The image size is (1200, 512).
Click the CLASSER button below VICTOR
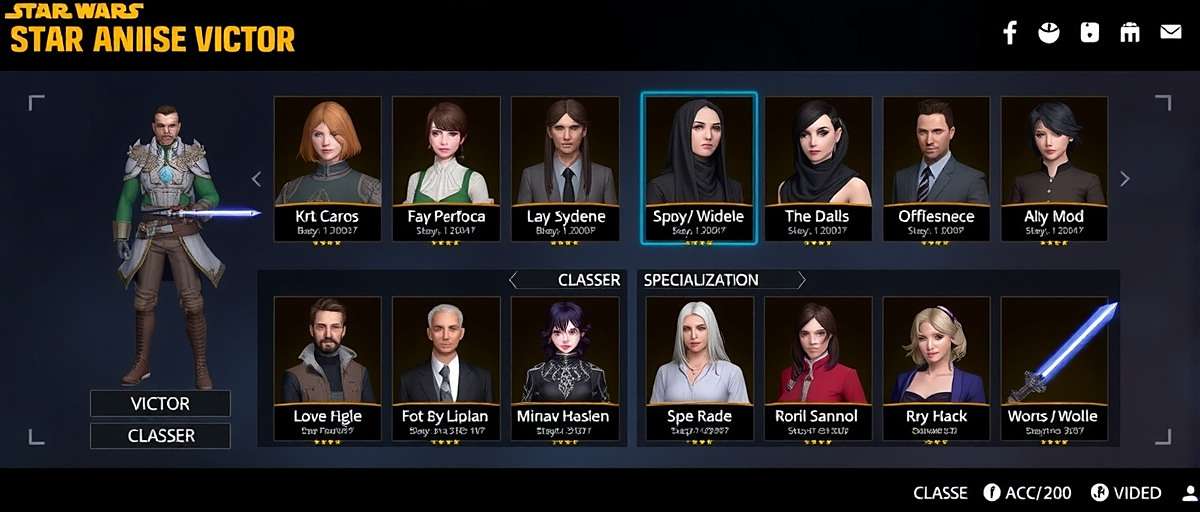pyautogui.click(x=160, y=436)
